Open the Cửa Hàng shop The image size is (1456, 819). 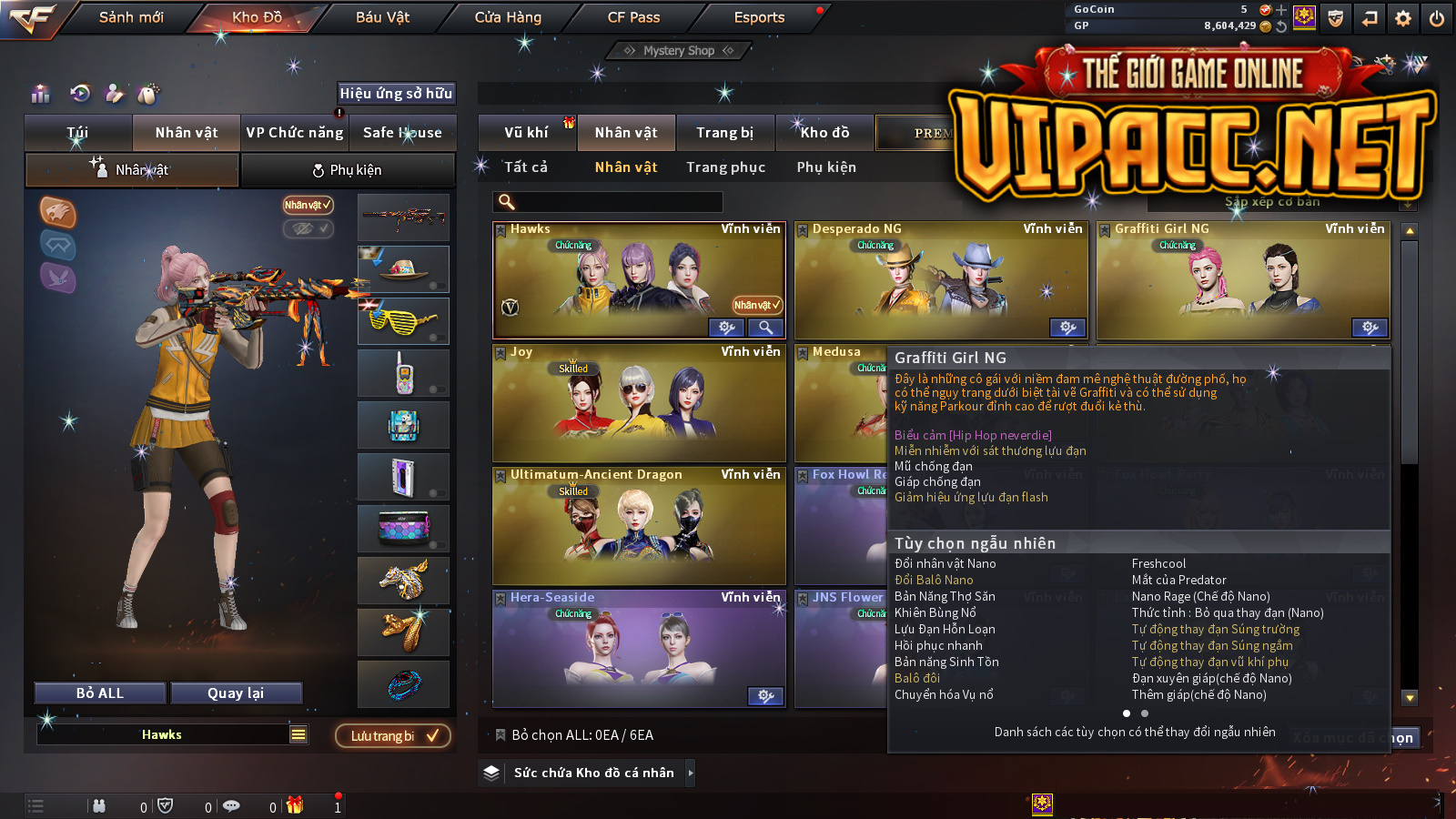[508, 17]
